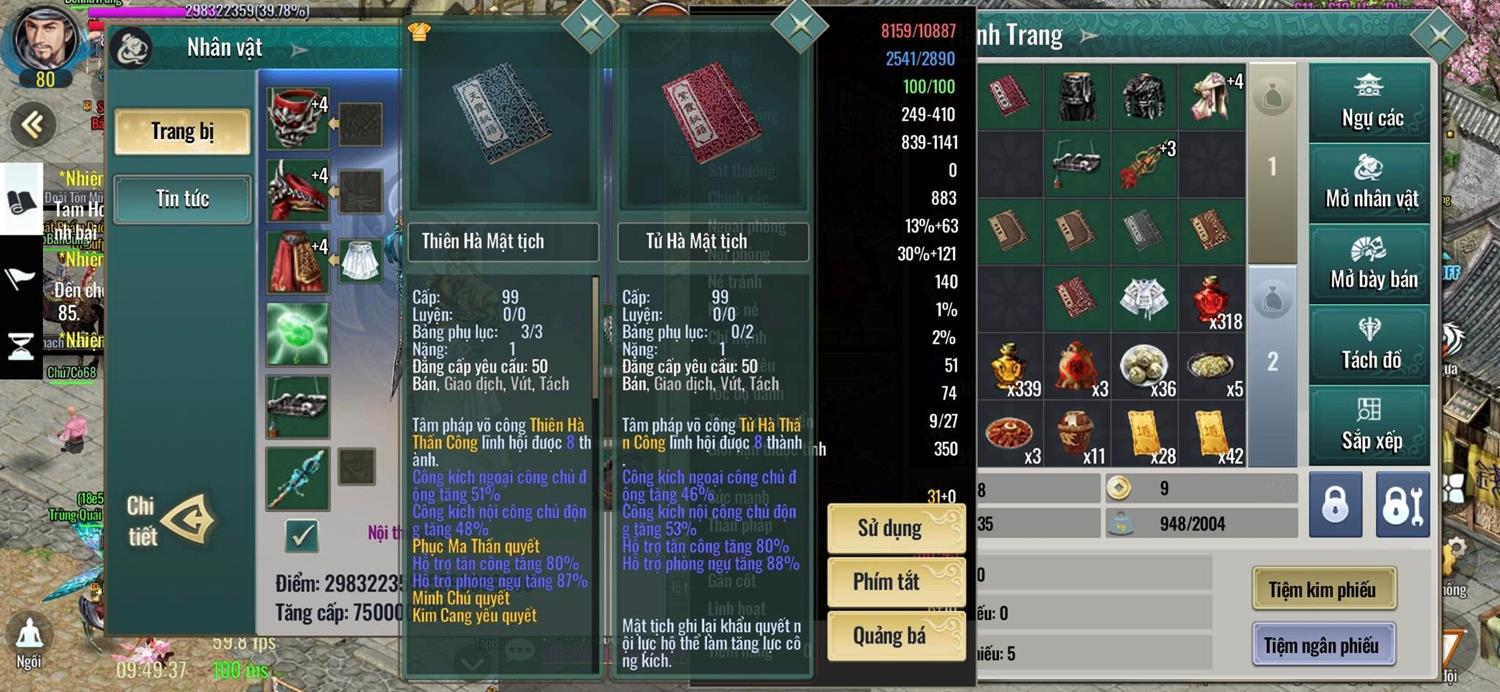Close the Tử Hà Mật tịch tooltip
1500x692 pixels.
point(800,26)
